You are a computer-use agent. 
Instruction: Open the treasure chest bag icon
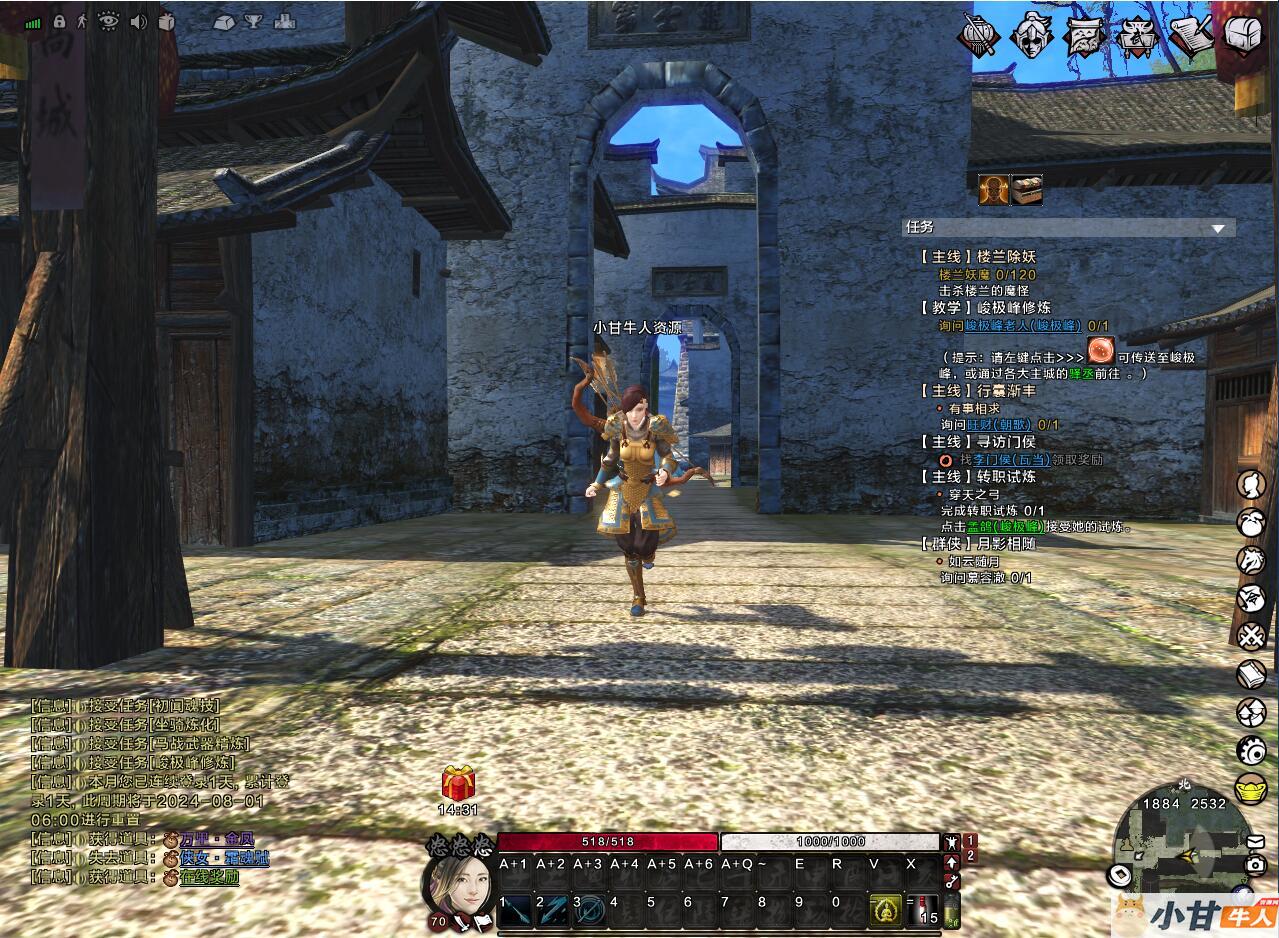tap(1243, 36)
